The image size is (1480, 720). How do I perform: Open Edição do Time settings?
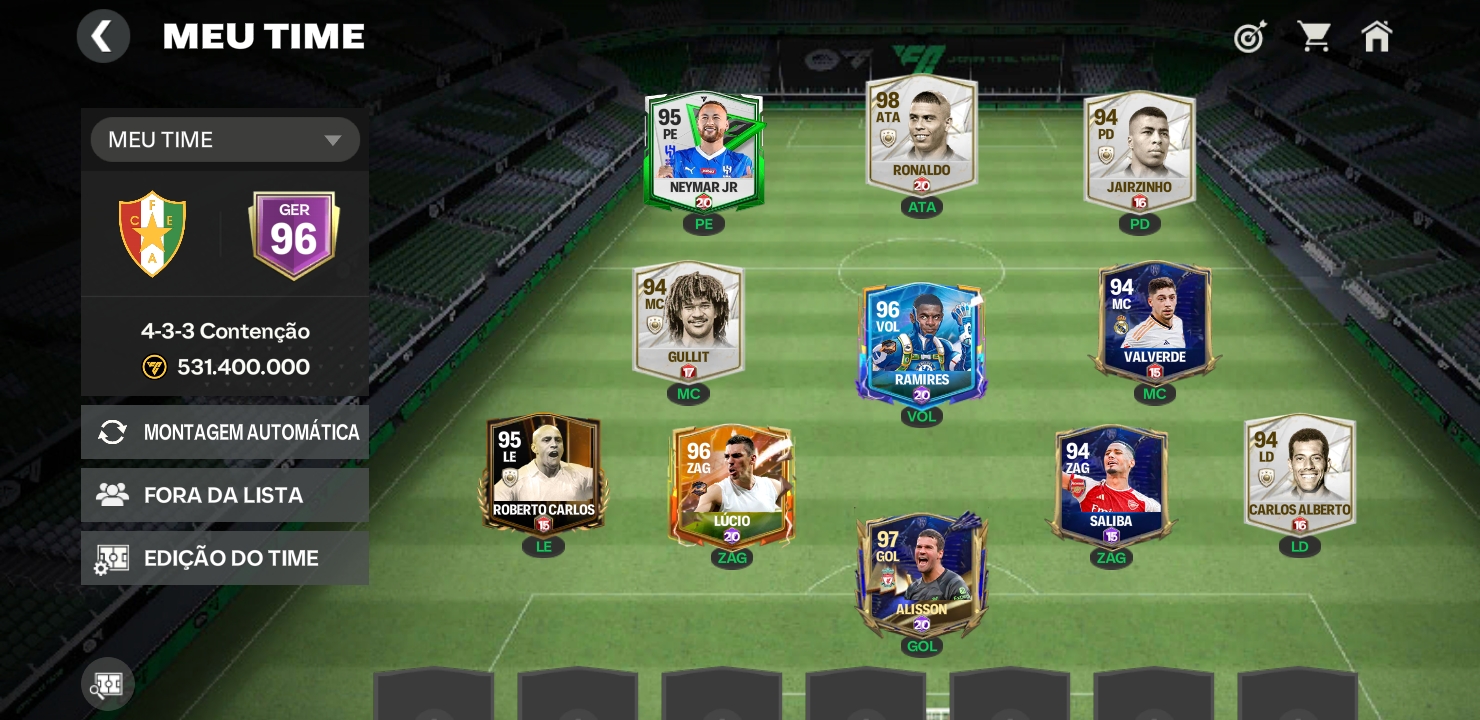point(225,558)
